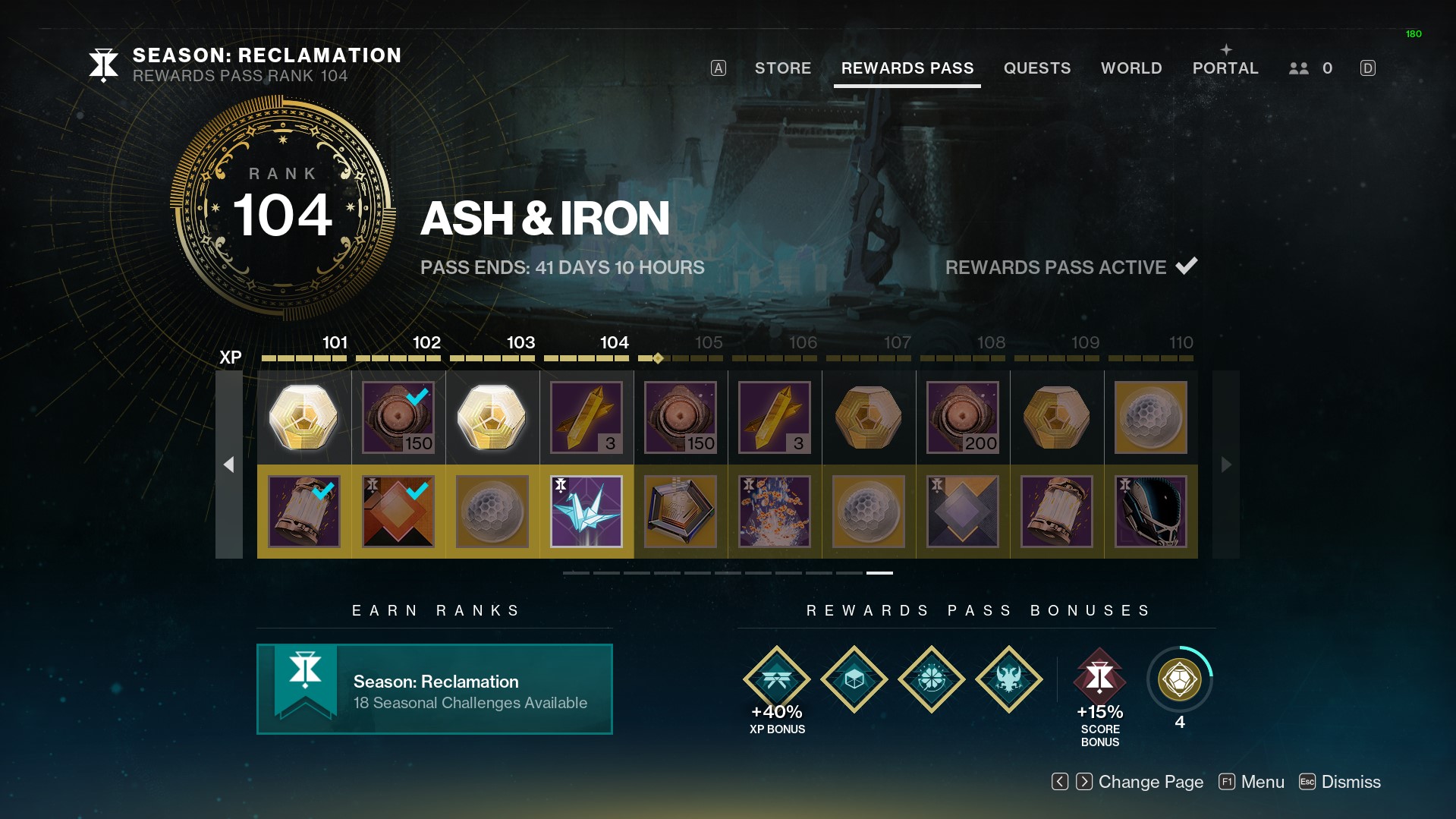Viewport: 1456px width, 819px height.
Task: Select the rank 105 pentagonal ship reward
Action: (x=680, y=512)
